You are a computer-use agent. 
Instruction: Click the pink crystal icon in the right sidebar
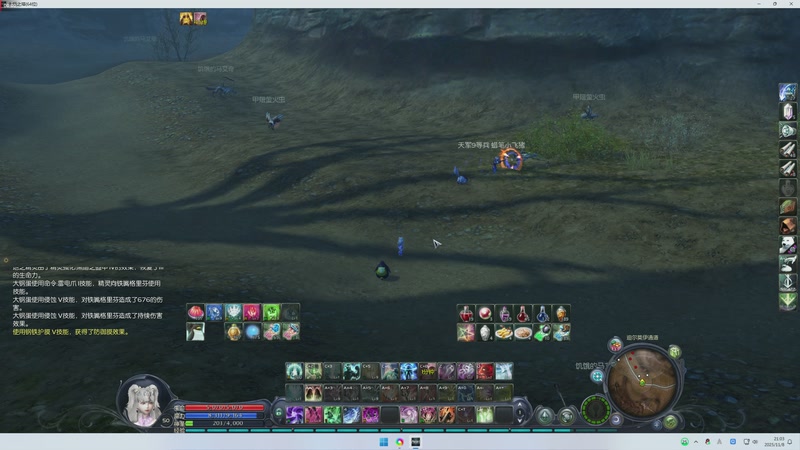[x=788, y=111]
